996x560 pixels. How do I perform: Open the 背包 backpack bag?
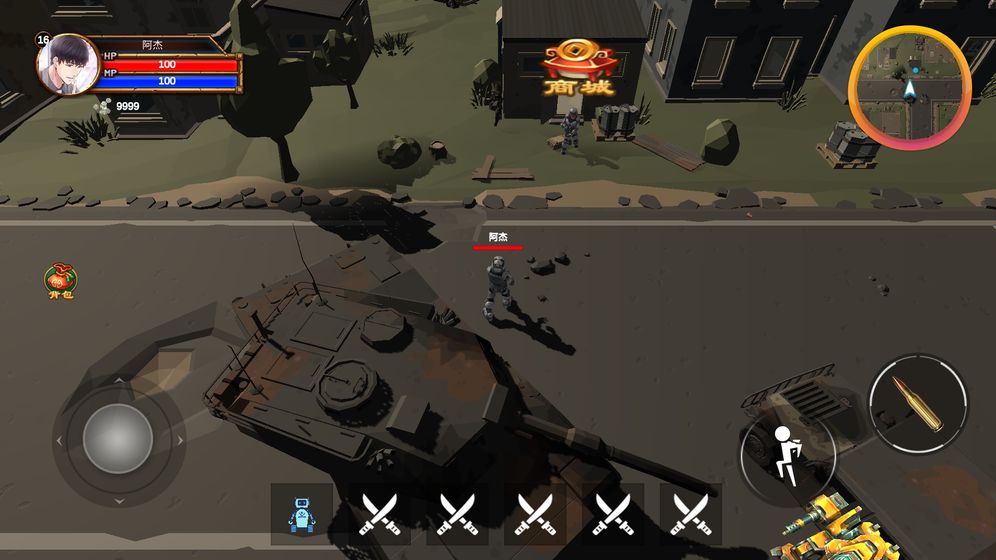[x=61, y=282]
